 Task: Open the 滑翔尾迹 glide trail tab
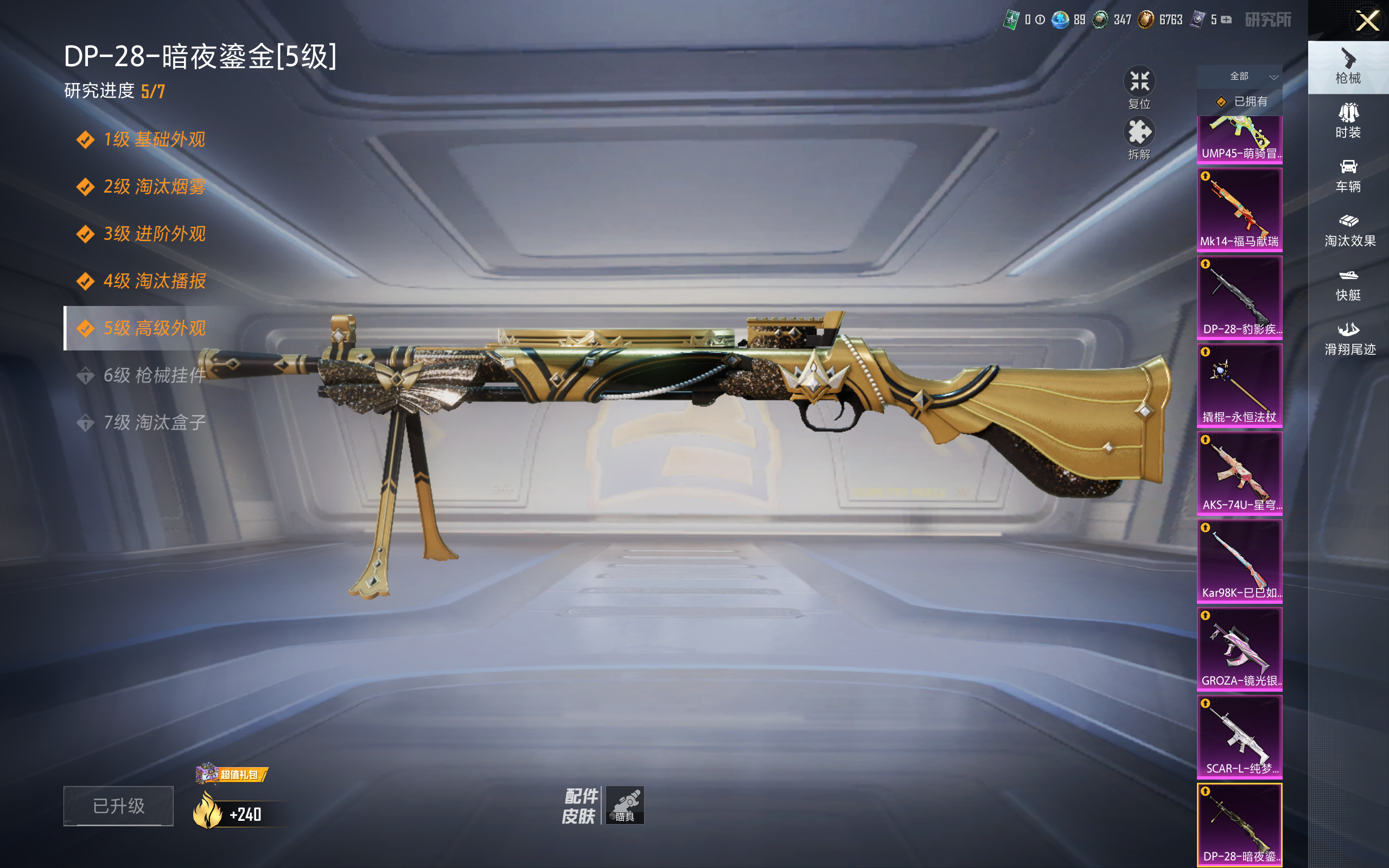click(x=1349, y=338)
